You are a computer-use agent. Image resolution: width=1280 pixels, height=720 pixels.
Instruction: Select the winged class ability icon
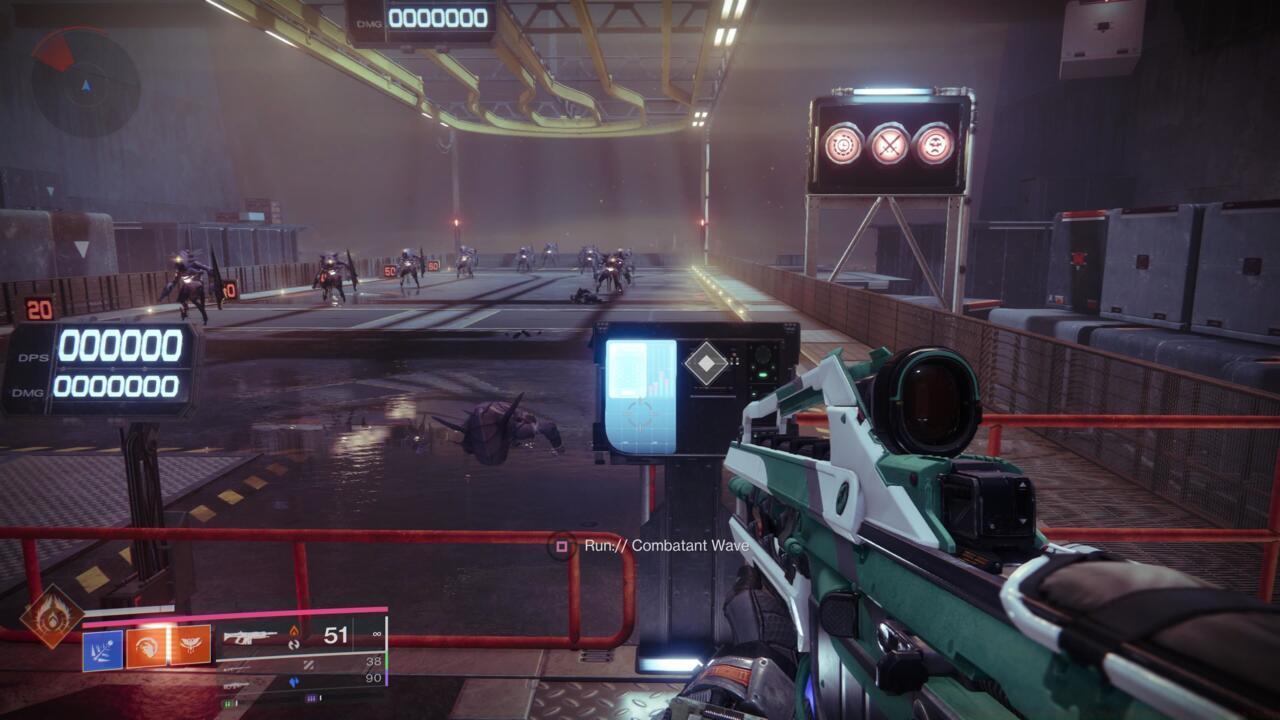click(x=190, y=644)
